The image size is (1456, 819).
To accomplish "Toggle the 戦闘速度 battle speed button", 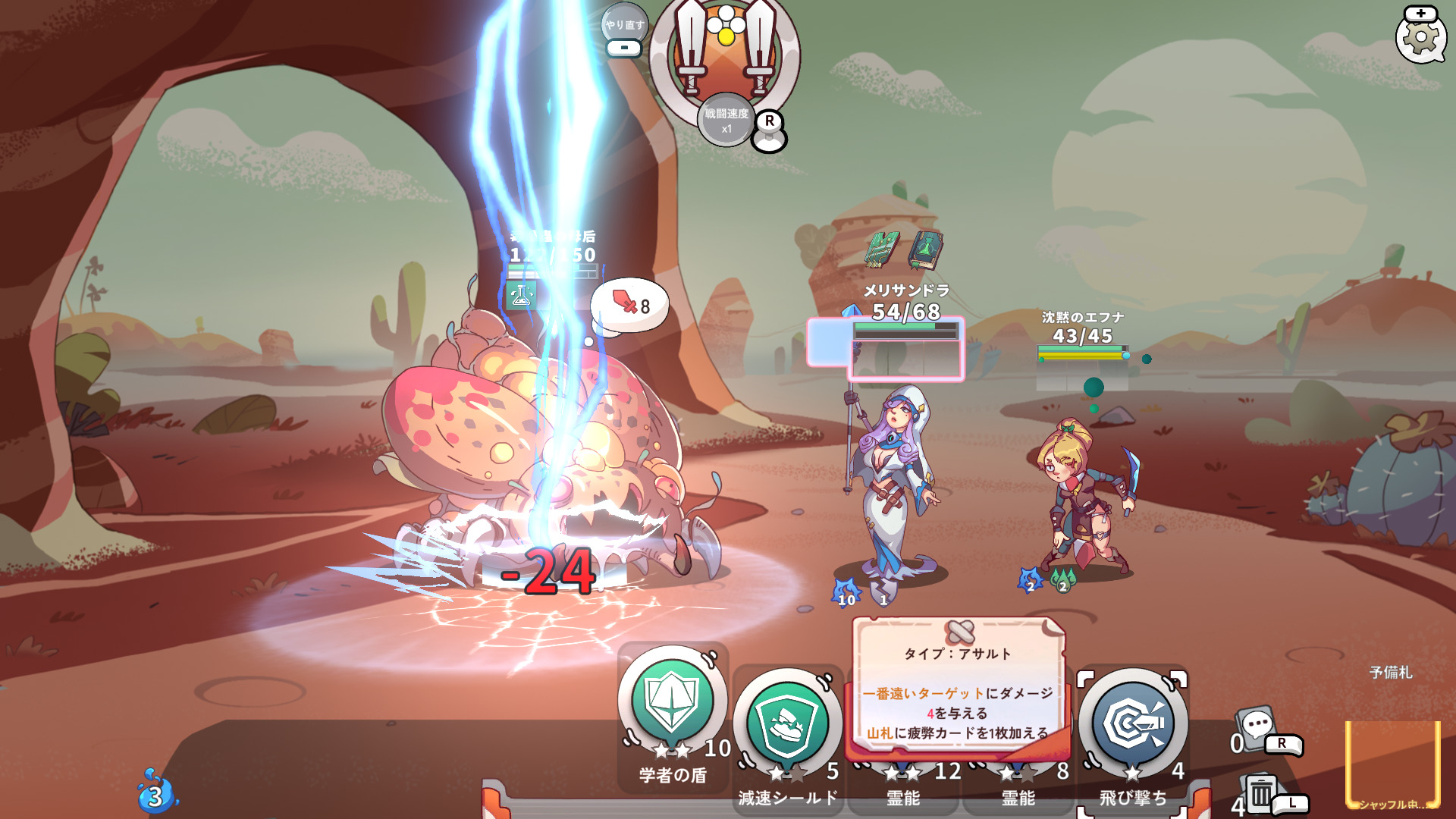I will click(726, 120).
